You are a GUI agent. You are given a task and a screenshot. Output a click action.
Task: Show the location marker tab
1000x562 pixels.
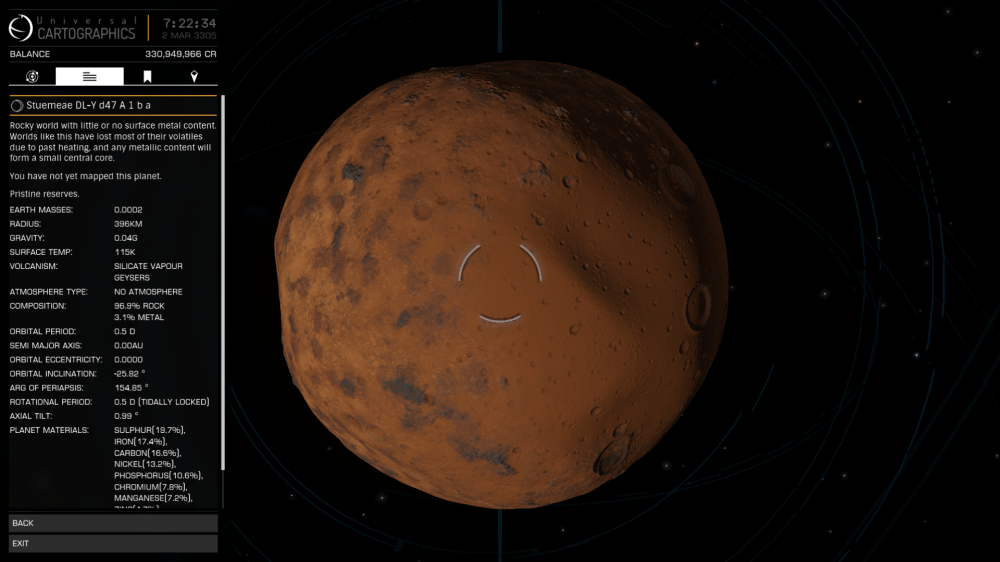click(194, 77)
